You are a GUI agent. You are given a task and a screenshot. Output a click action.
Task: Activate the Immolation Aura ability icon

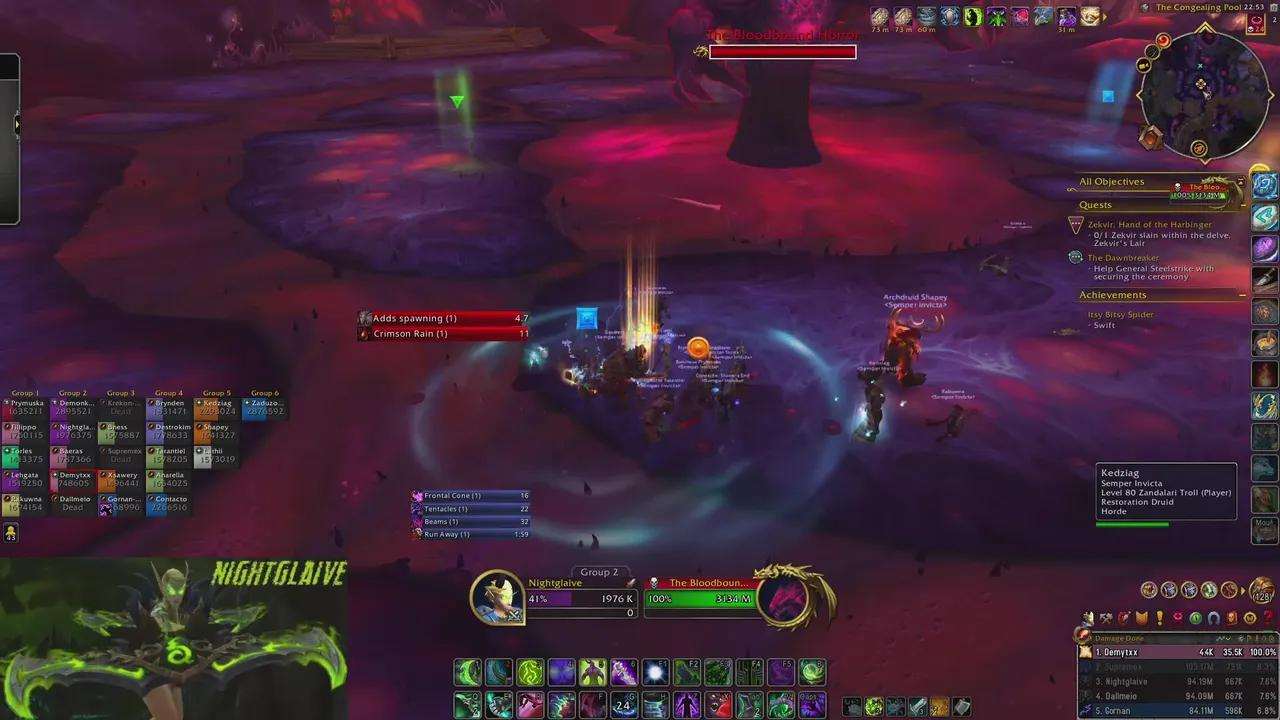530,672
